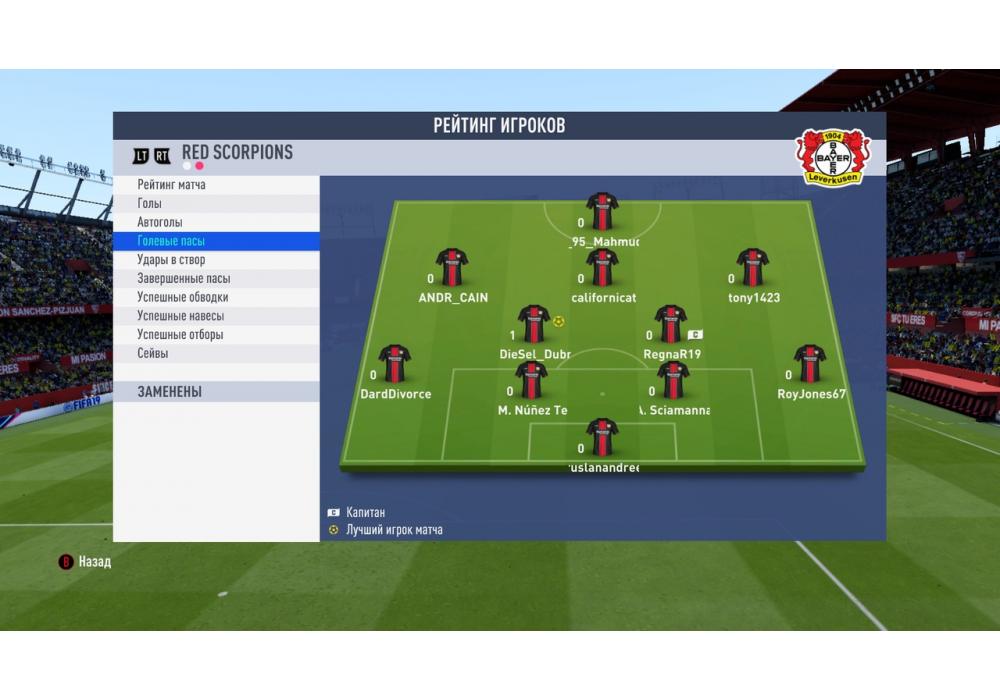Select defender M. Núñez Te
The height and width of the screenshot is (700, 1000).
[x=532, y=381]
